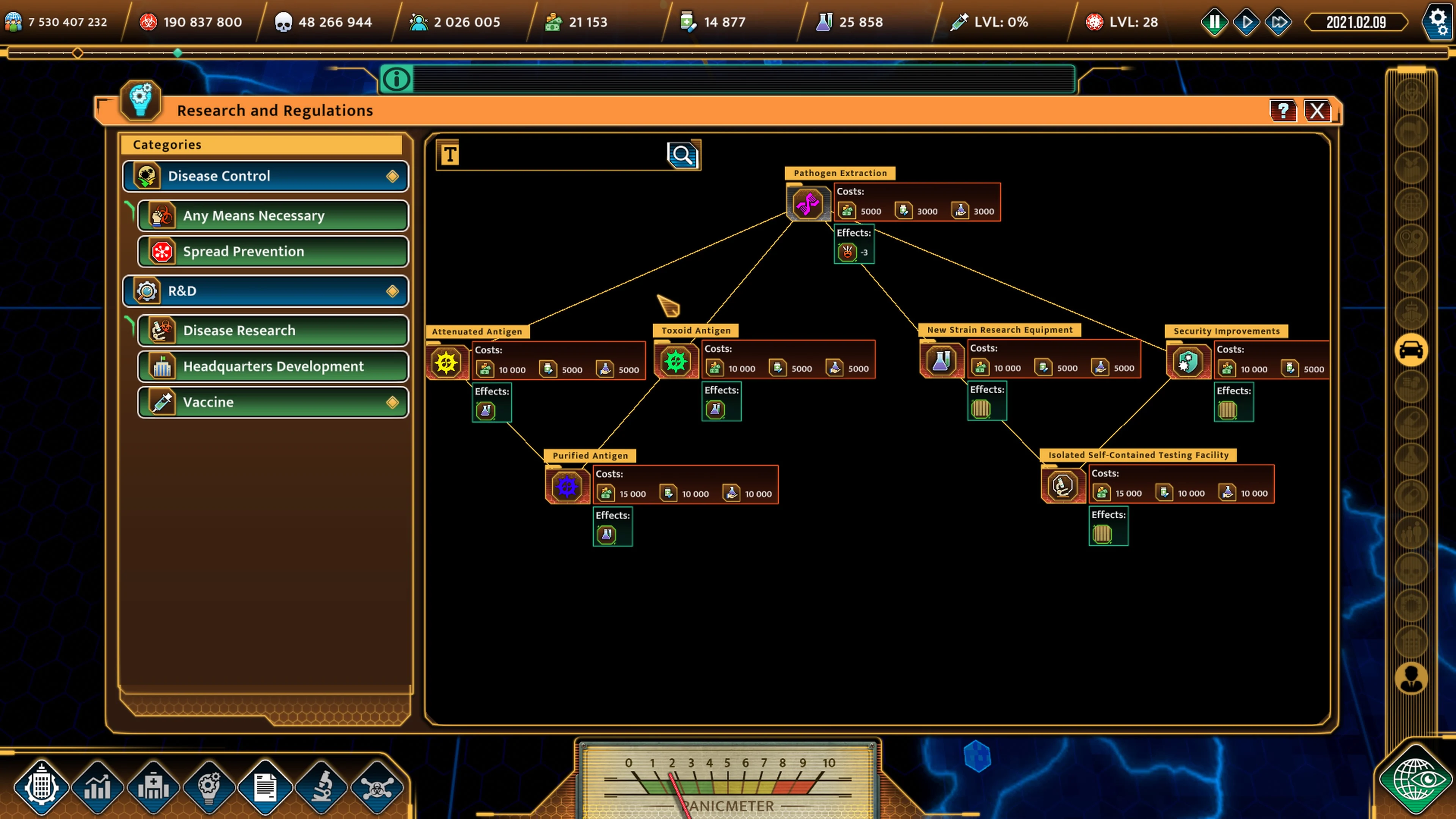Open the research lightbulb icon in bottom toolbar
Image resolution: width=1456 pixels, height=819 pixels.
tap(209, 786)
